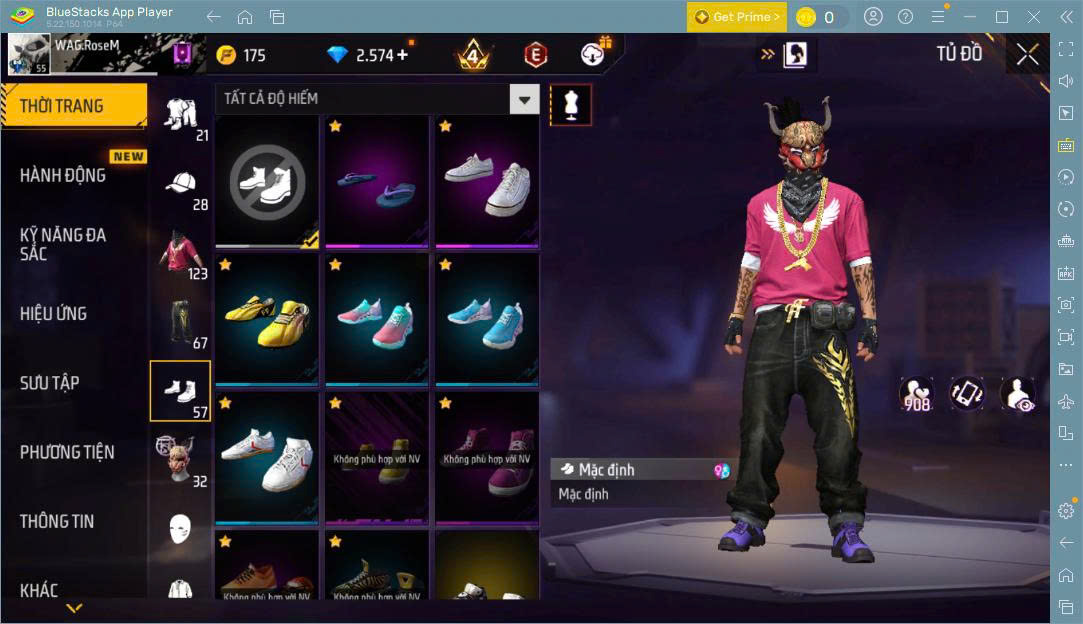The image size is (1083, 624).
Task: Open the Phương Tiện menu entry
Action: (x=67, y=452)
